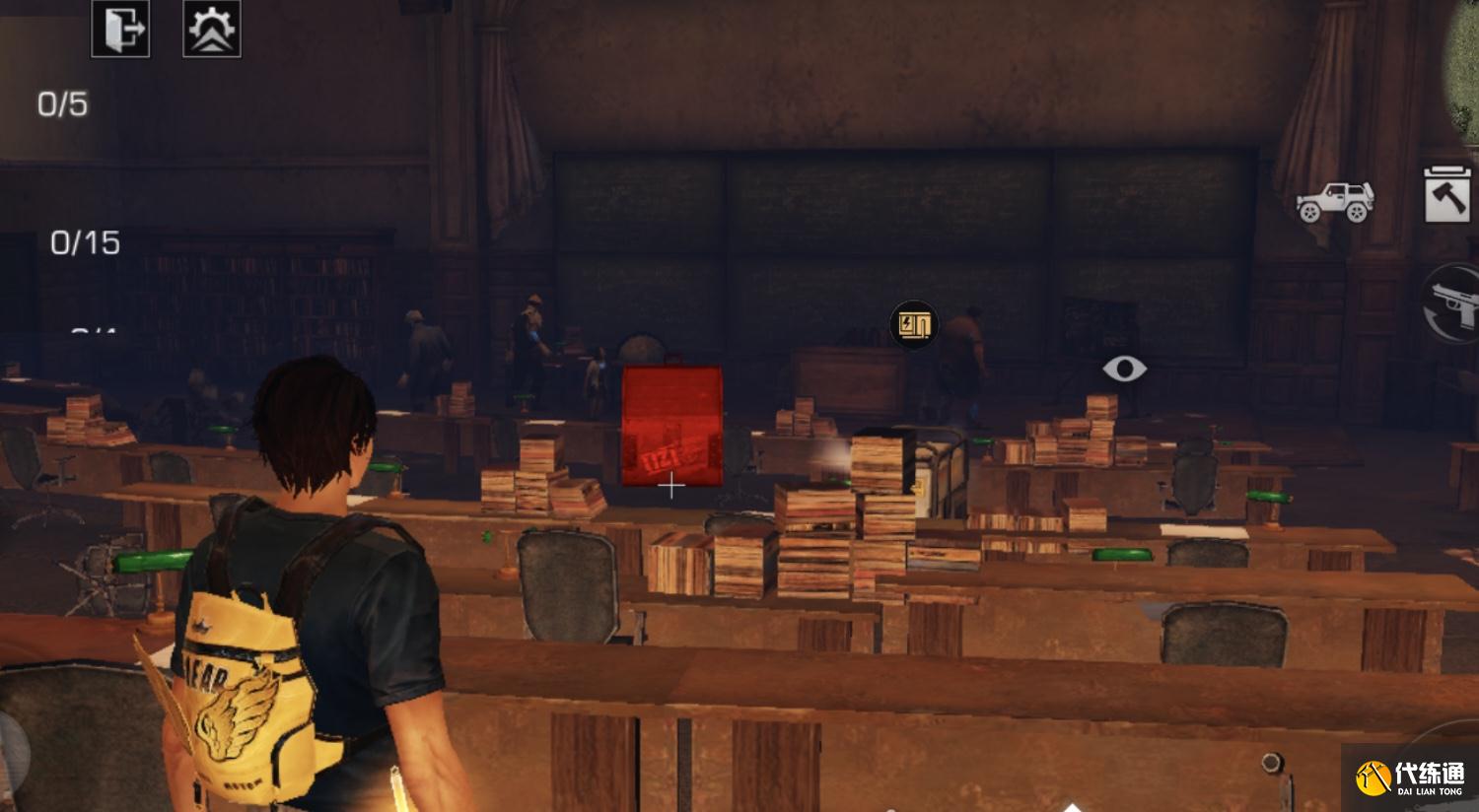
Task: Tap the eye view icon
Action: (x=1124, y=370)
